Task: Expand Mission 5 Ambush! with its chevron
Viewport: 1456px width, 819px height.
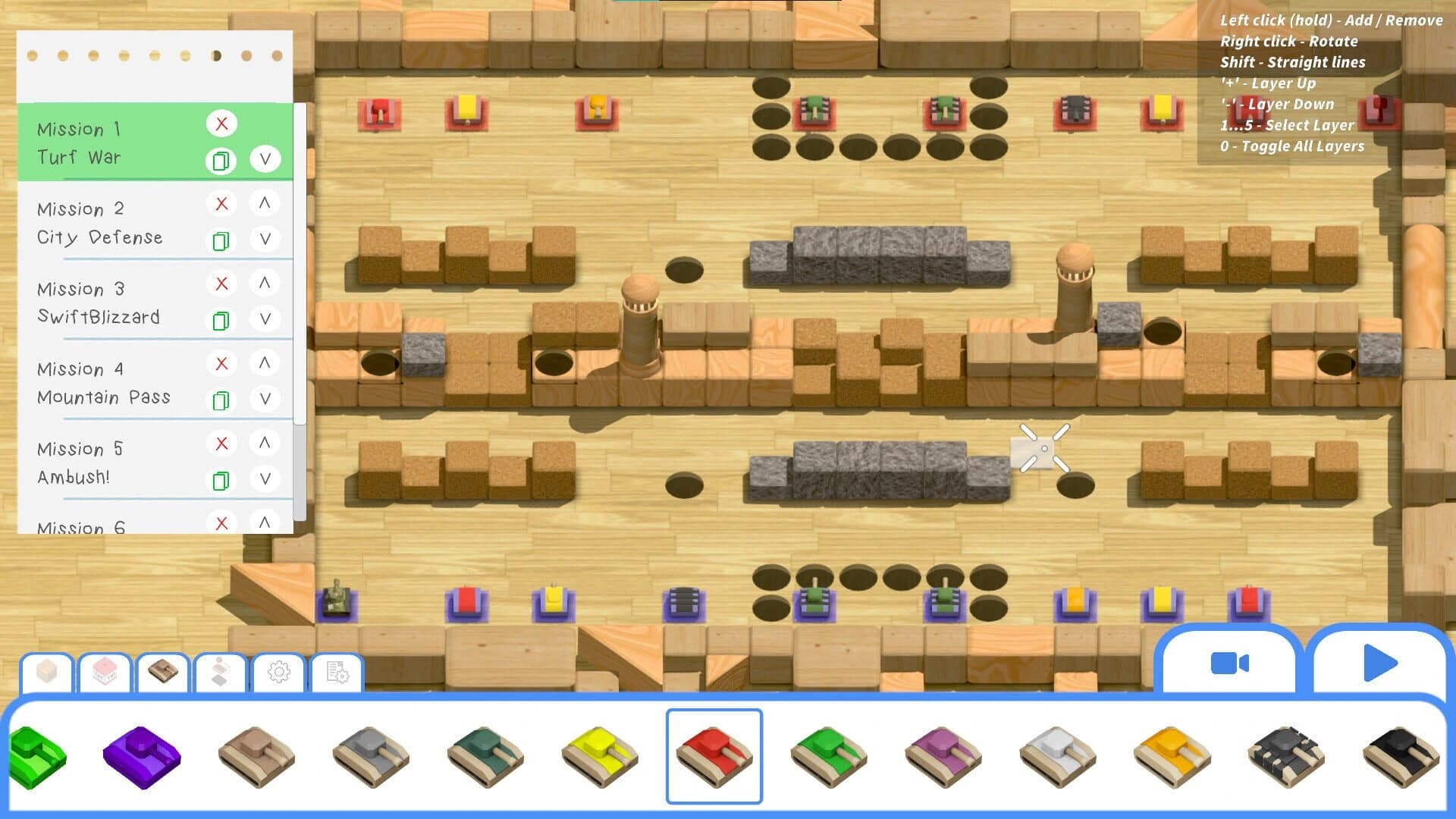Action: pos(265,479)
